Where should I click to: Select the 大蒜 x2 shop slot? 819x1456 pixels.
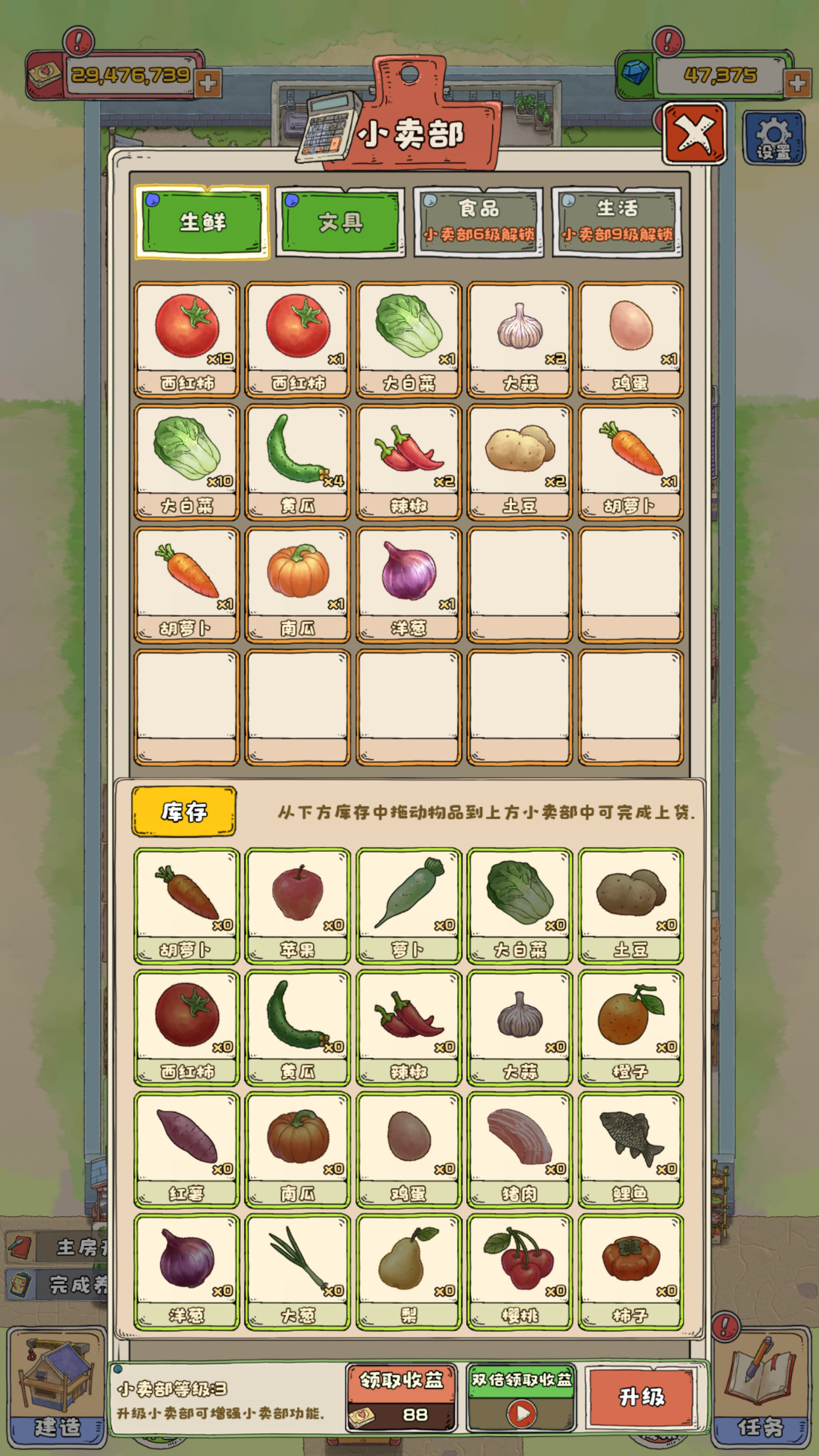[x=519, y=339]
